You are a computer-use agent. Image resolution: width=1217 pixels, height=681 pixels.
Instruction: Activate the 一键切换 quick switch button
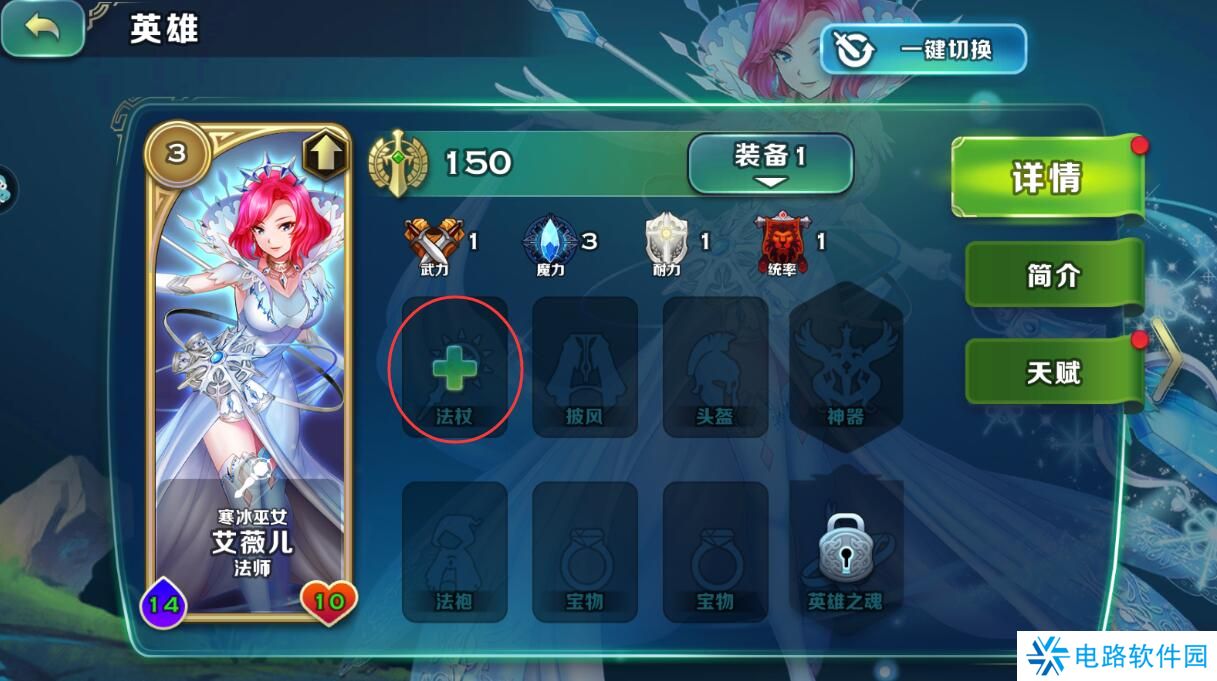[922, 49]
